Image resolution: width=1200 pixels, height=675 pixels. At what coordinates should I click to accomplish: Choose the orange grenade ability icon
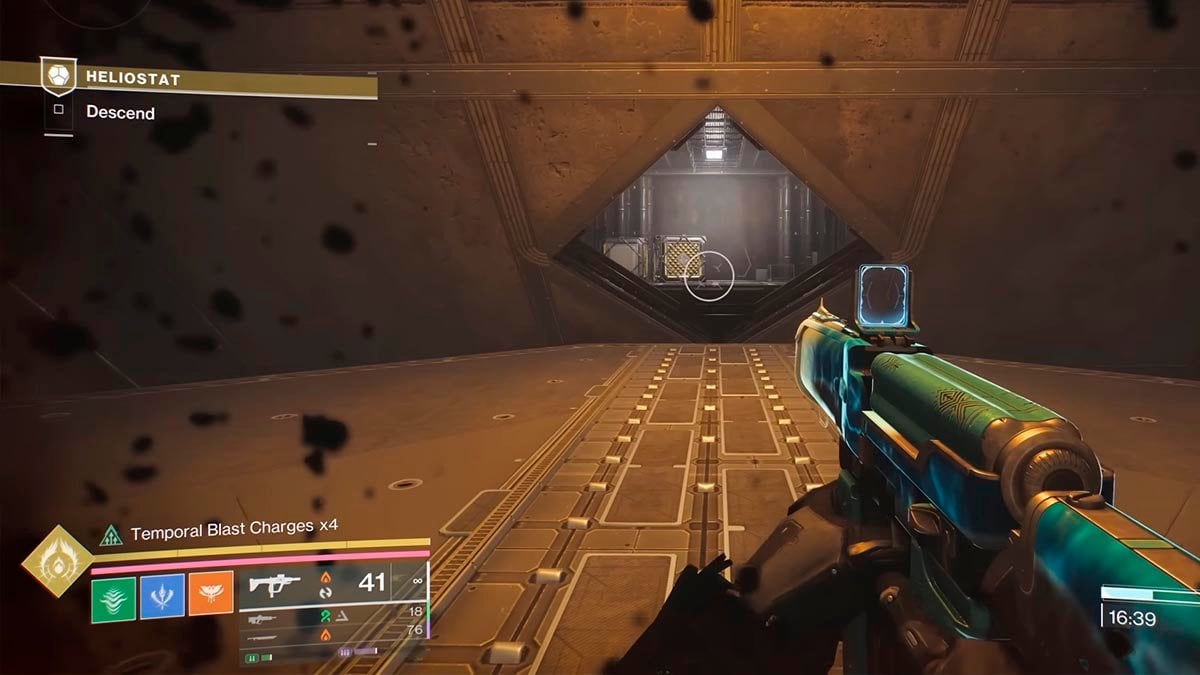[x=211, y=595]
